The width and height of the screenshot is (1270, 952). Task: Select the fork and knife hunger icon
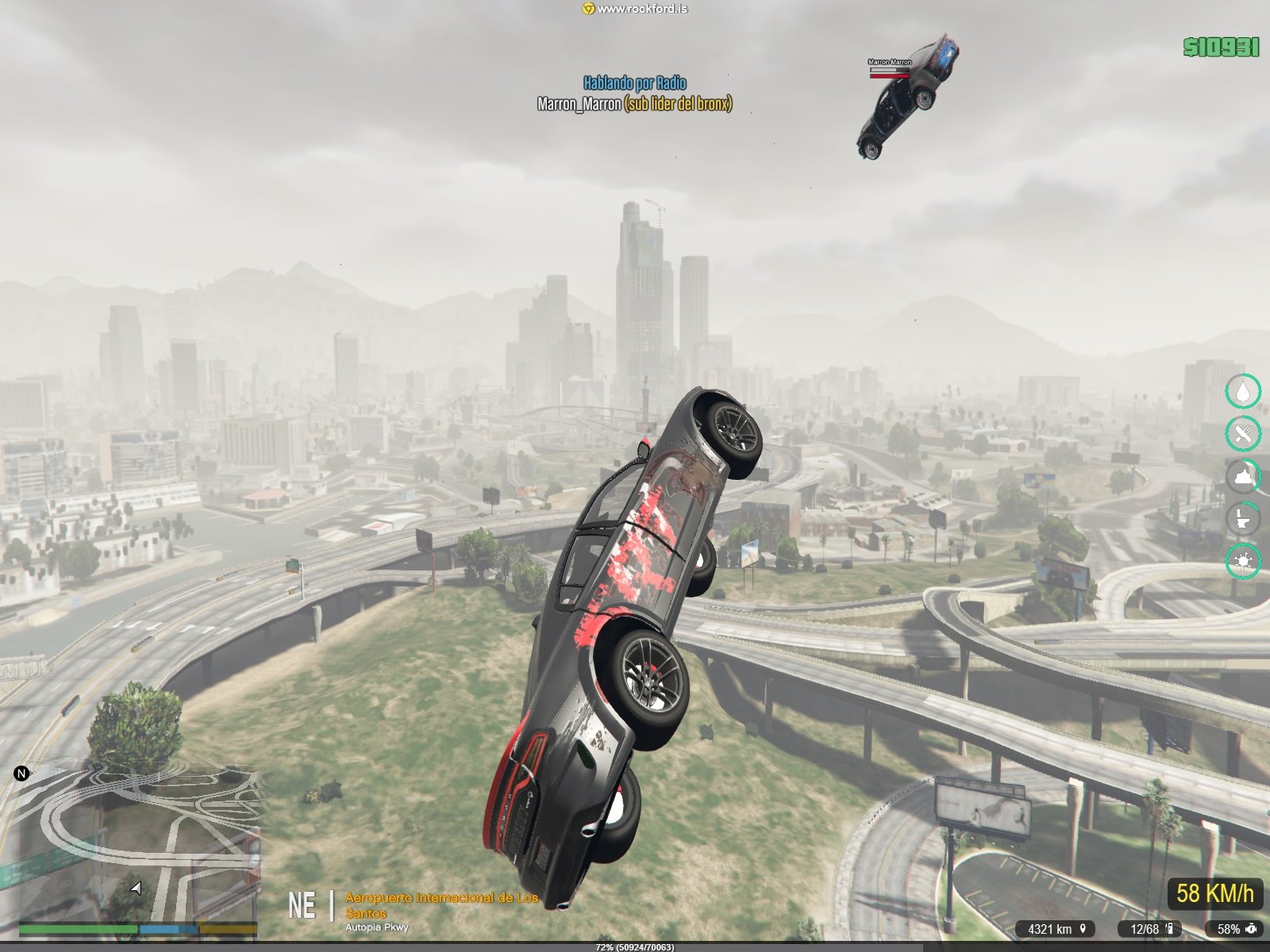click(1243, 434)
